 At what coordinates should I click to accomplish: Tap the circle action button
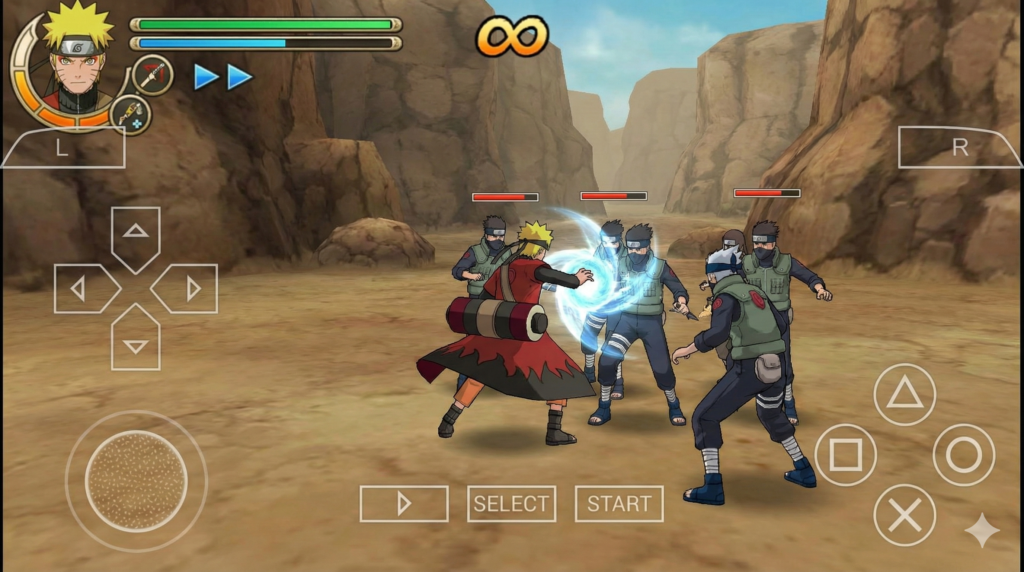click(964, 455)
